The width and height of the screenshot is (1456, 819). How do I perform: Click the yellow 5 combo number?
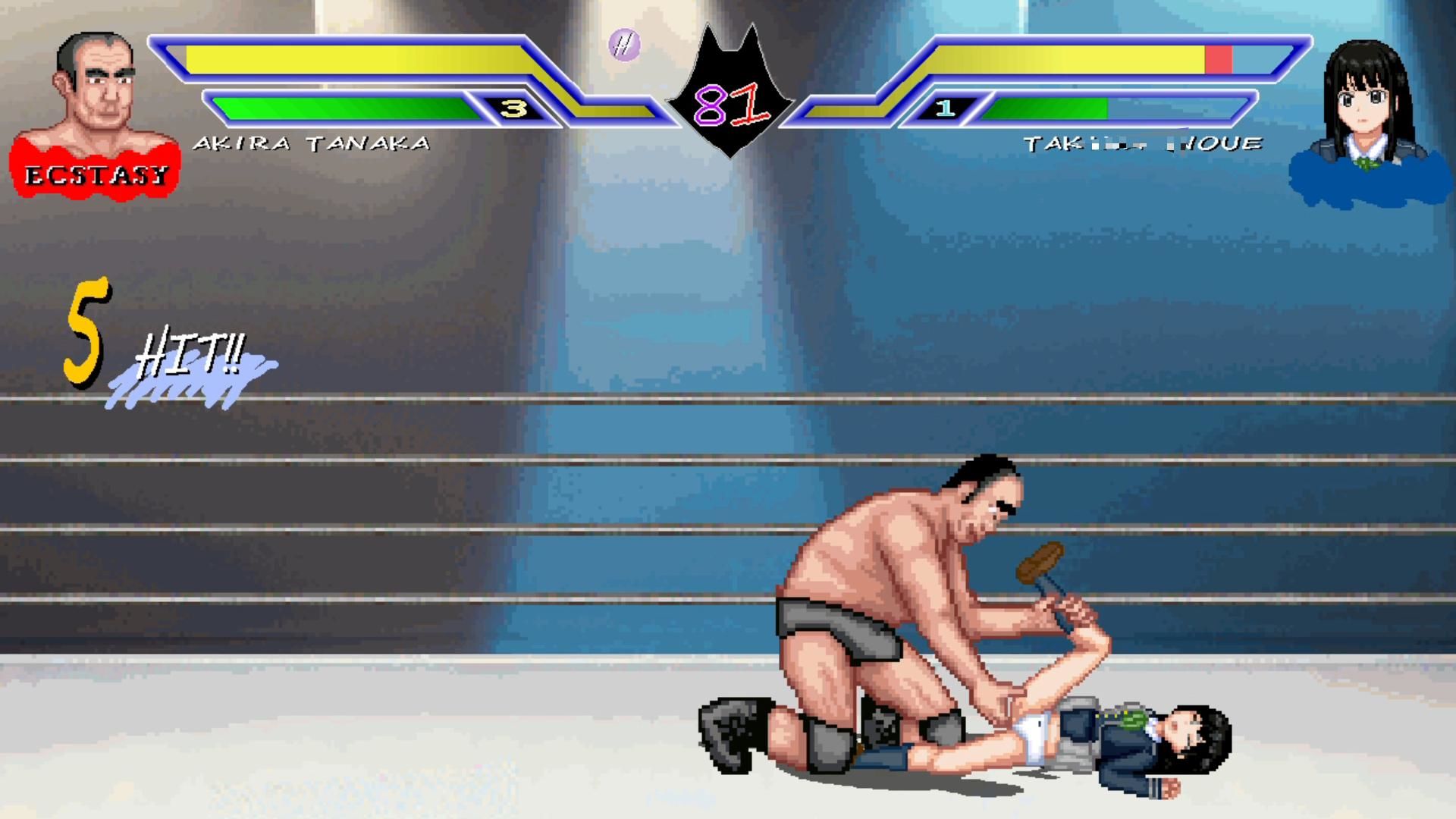pyautogui.click(x=87, y=326)
